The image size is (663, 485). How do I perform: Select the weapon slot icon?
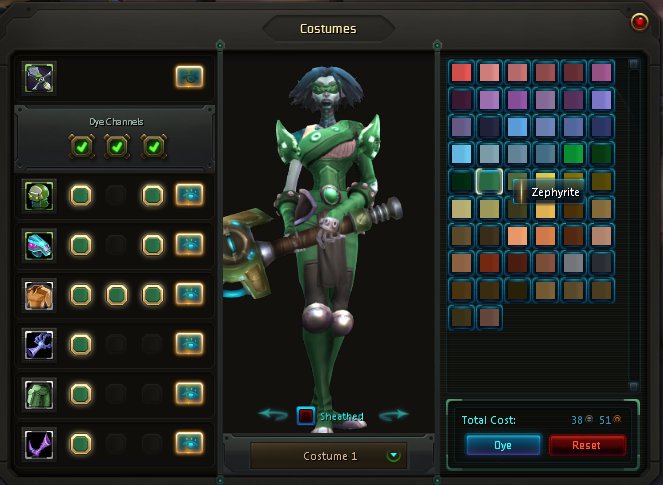(40, 76)
